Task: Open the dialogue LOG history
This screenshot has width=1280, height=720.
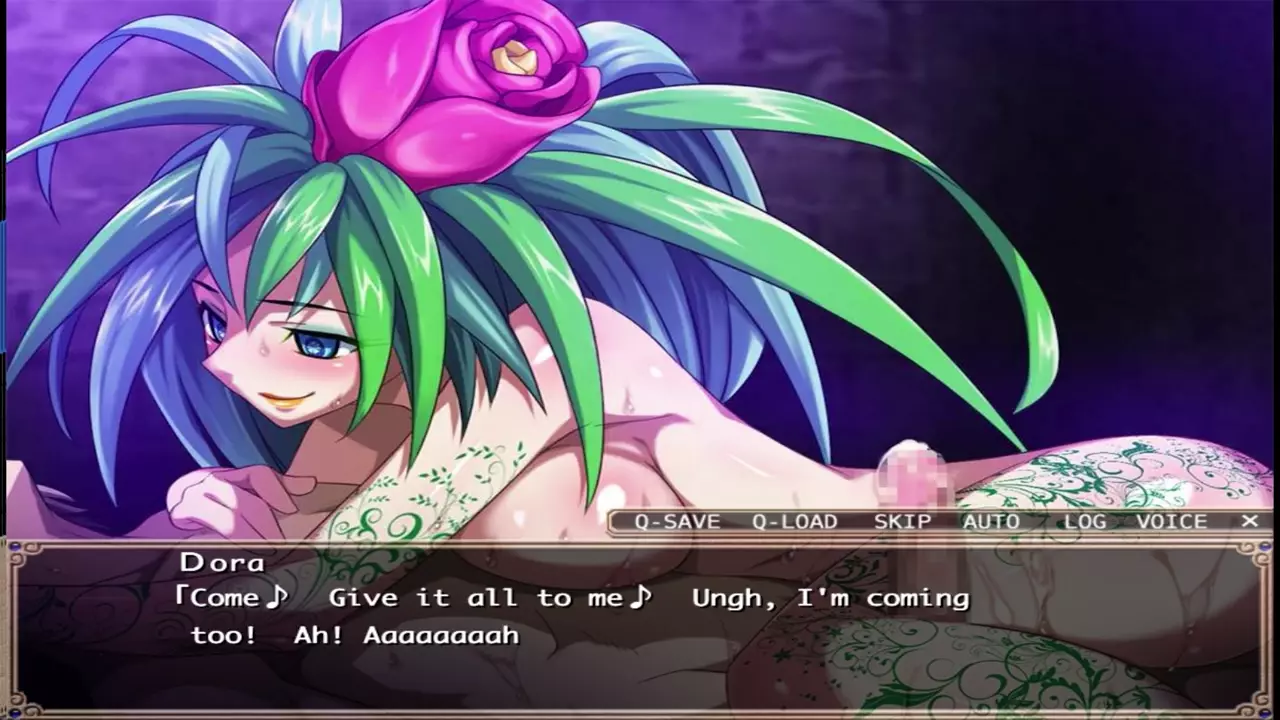Action: (x=1084, y=521)
